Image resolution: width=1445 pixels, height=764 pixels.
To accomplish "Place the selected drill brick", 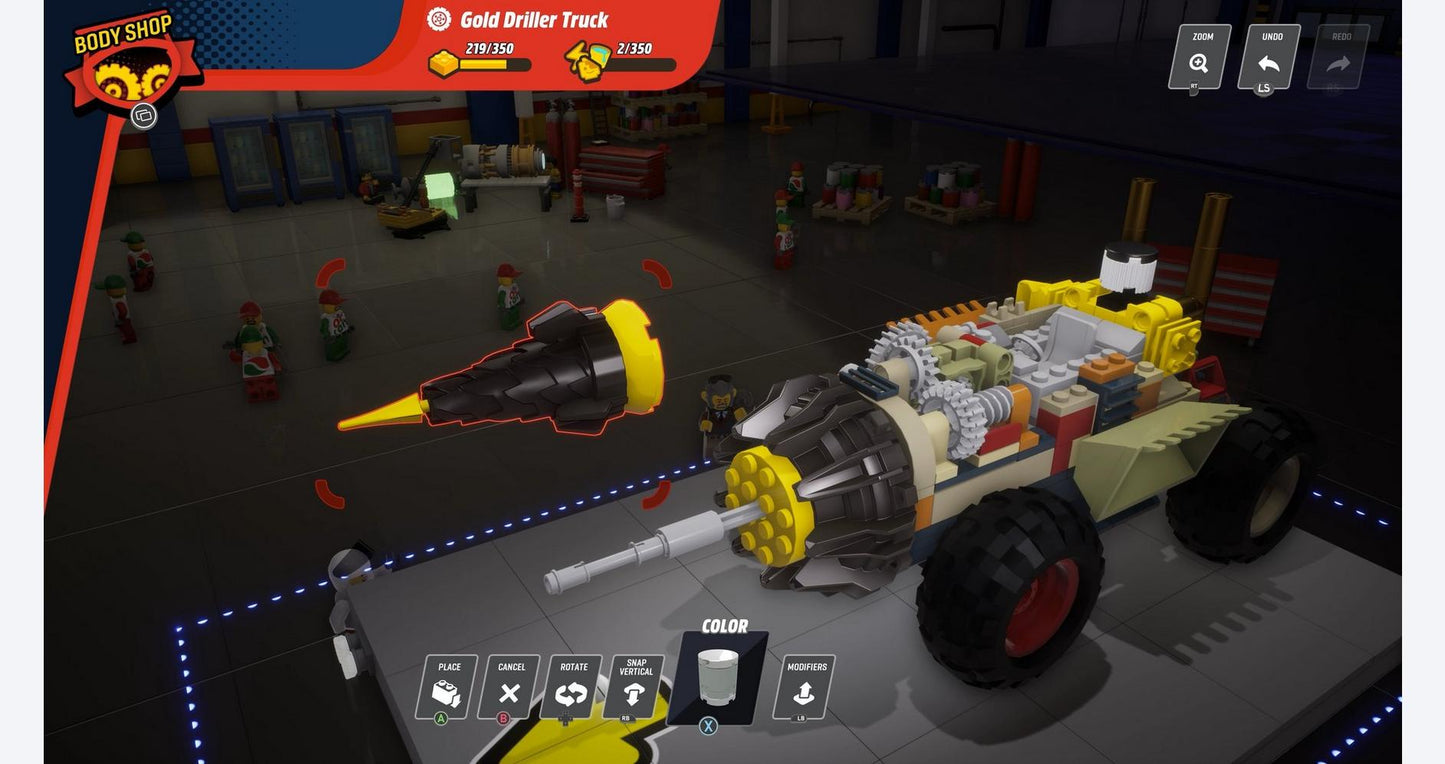I will click(x=447, y=687).
